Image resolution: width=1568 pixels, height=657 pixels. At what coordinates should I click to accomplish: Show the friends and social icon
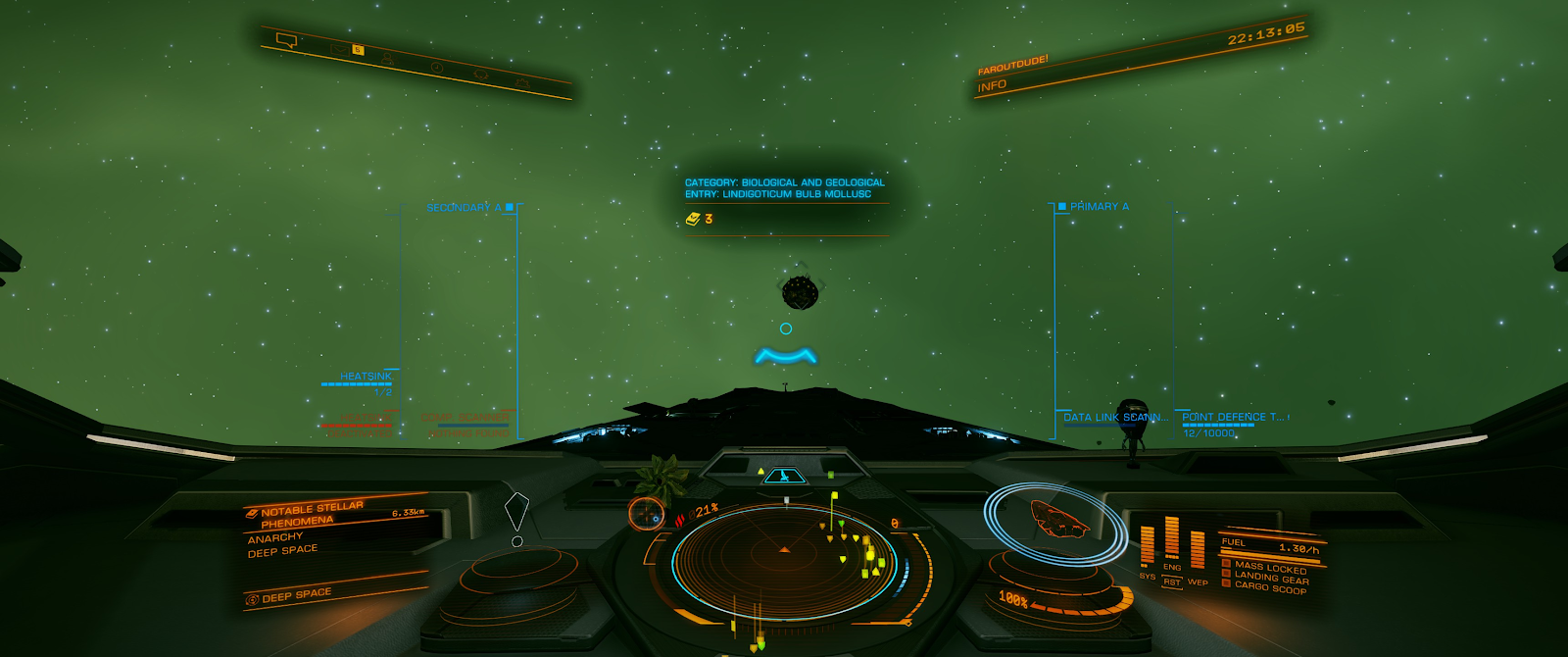click(x=387, y=59)
